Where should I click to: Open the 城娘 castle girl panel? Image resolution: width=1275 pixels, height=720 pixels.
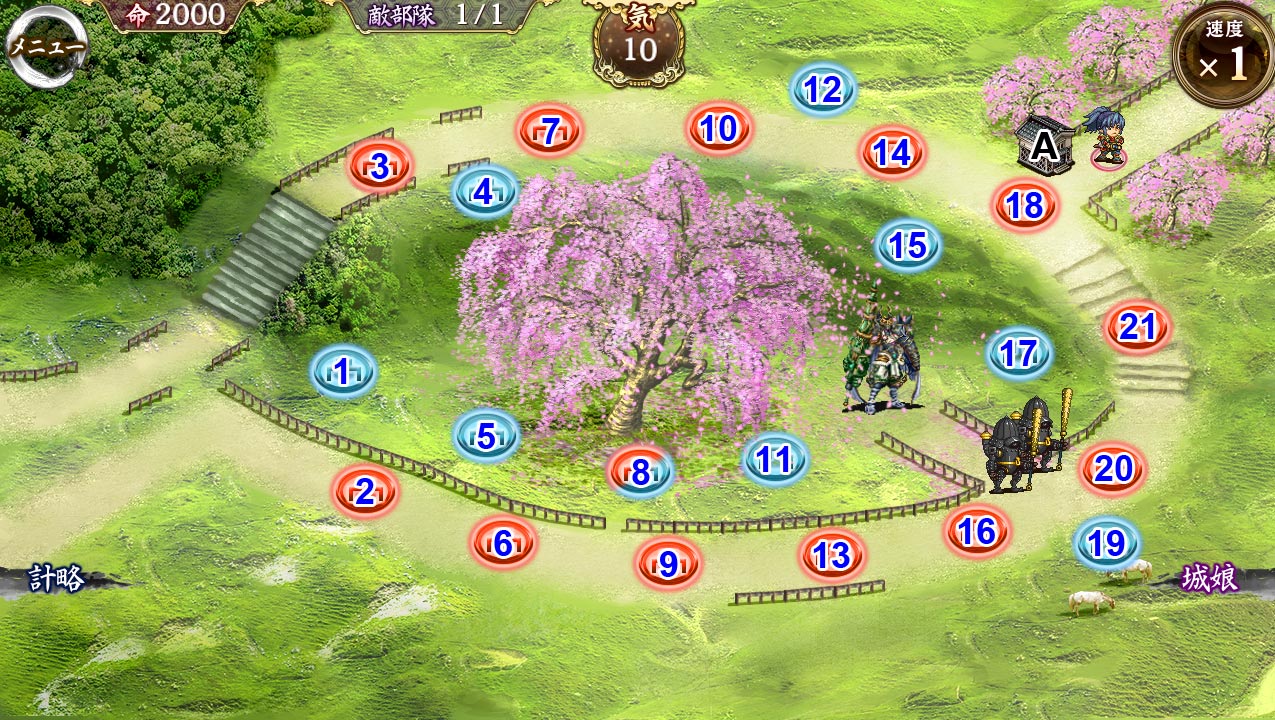(x=1210, y=578)
